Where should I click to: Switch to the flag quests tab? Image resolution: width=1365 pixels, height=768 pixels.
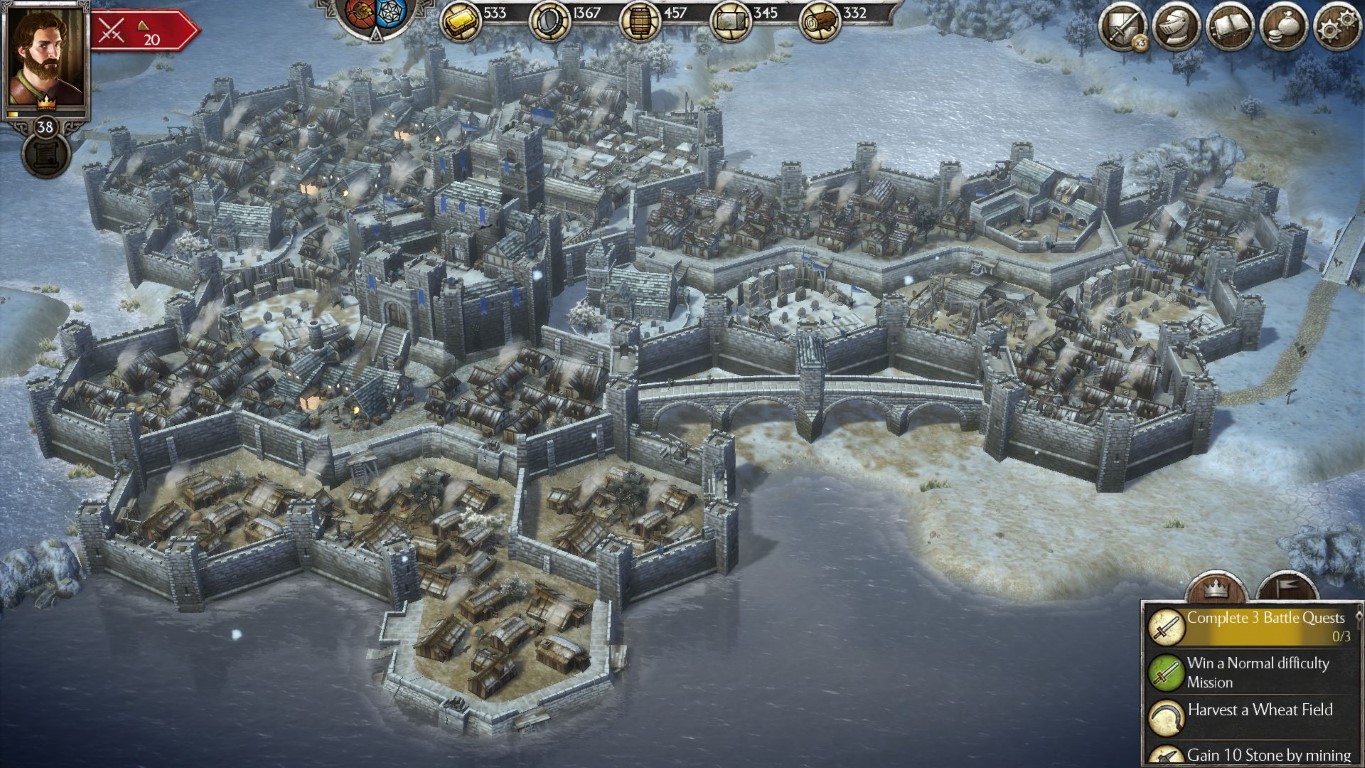click(x=1286, y=586)
